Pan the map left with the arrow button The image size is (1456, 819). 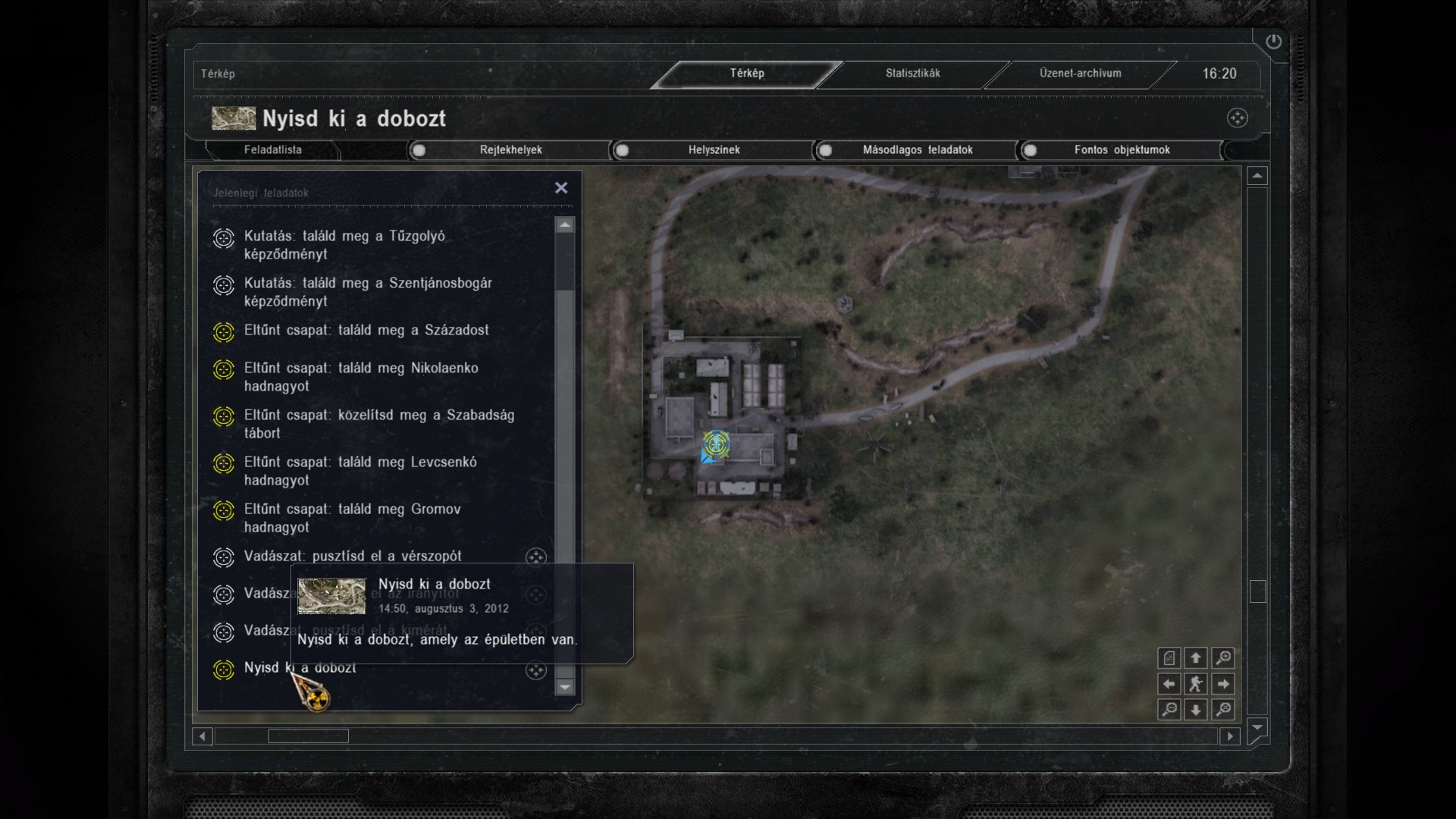tap(1169, 684)
